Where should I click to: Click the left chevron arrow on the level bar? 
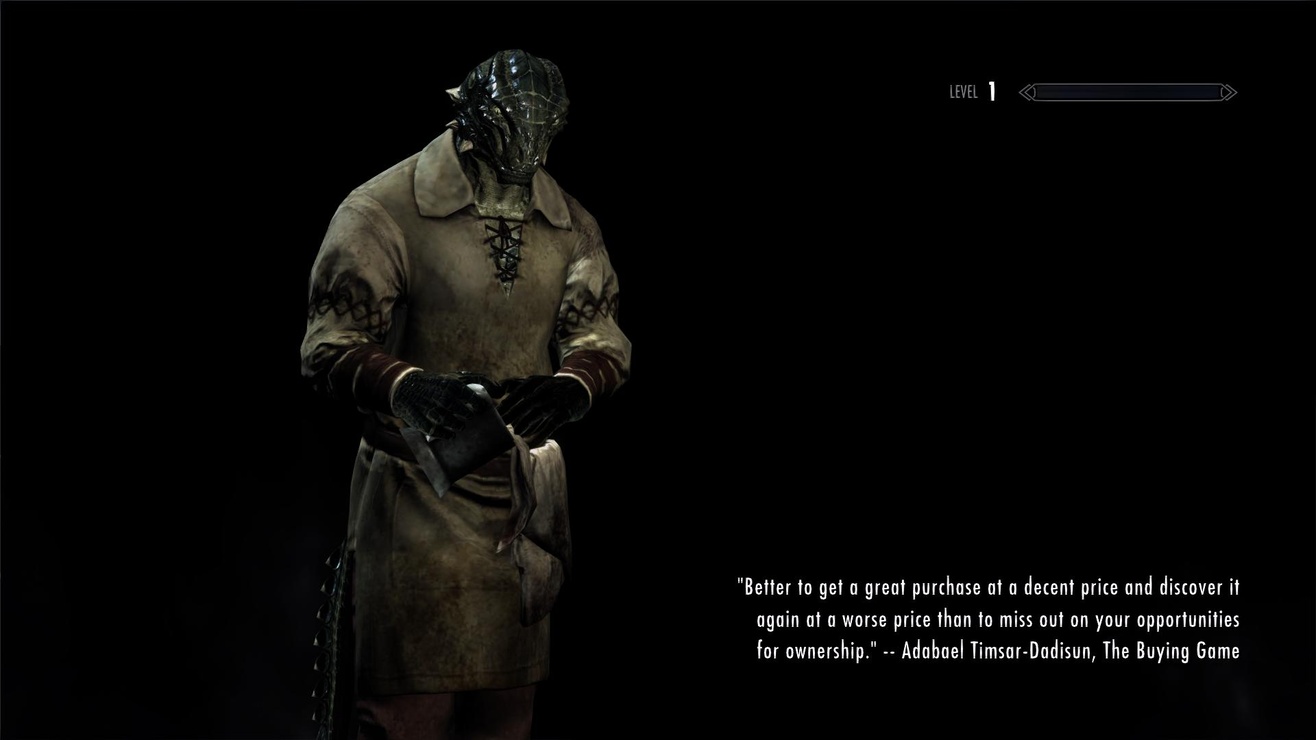(1025, 92)
